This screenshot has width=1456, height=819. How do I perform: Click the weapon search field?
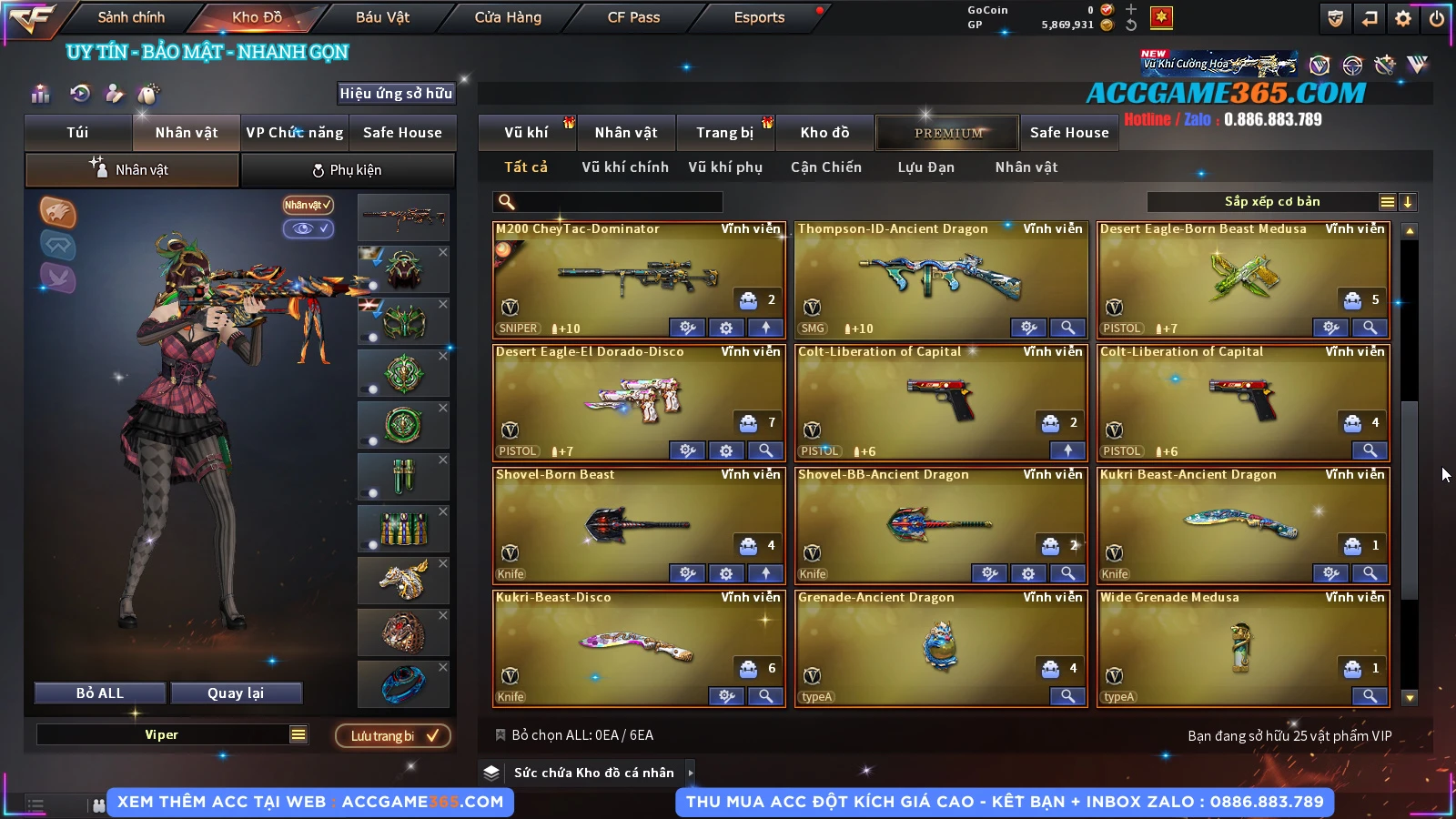pyautogui.click(x=608, y=202)
